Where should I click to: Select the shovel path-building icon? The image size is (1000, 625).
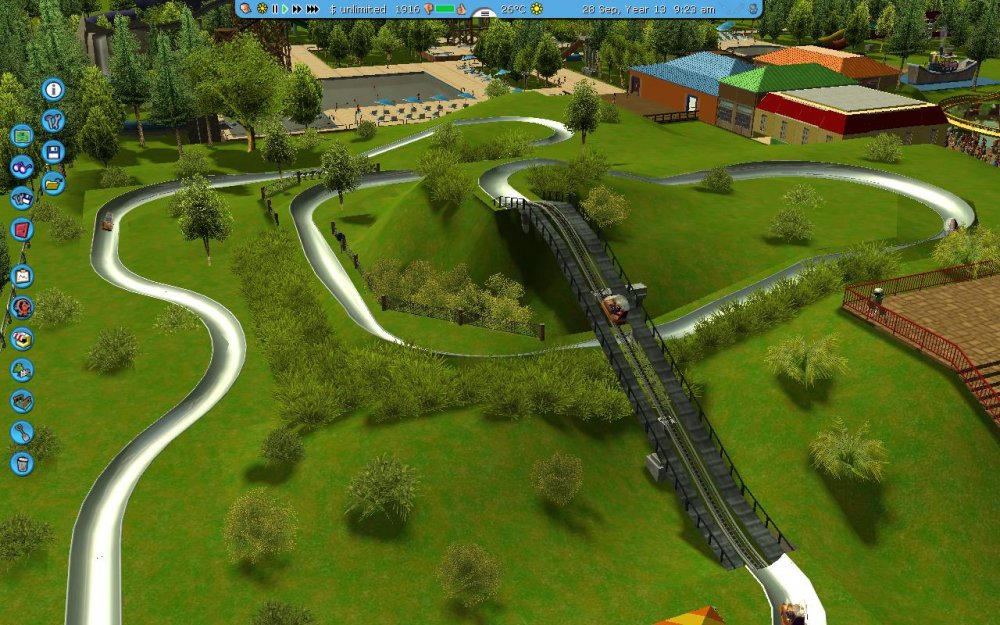pos(21,432)
